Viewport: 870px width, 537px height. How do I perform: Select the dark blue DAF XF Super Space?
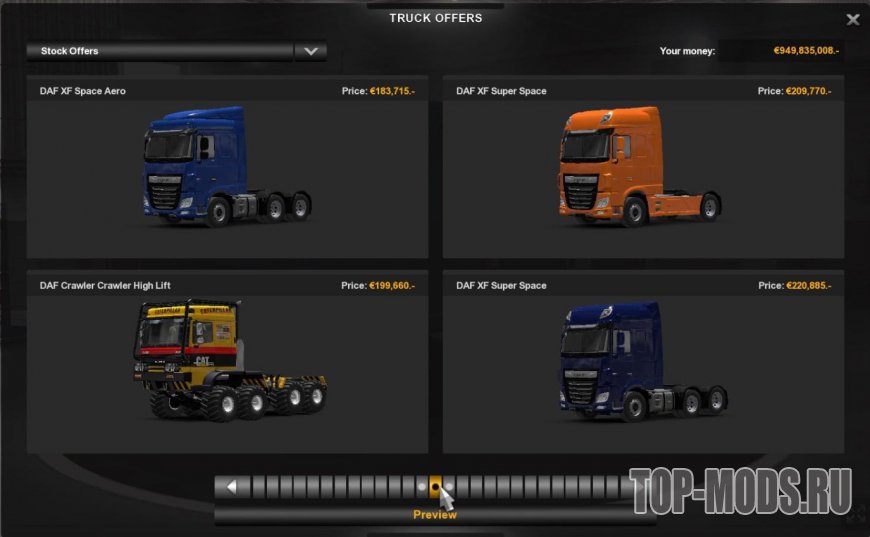tap(643, 361)
